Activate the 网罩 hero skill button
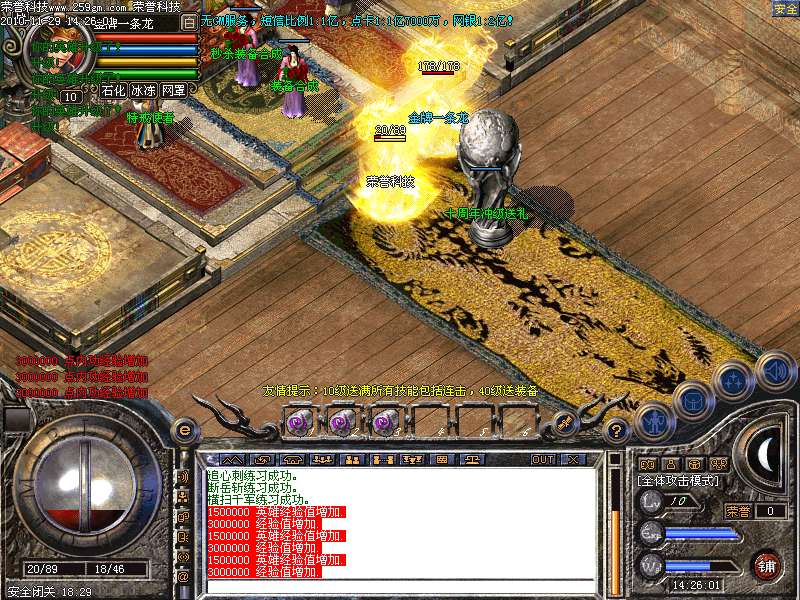800x600 pixels. coord(174,90)
